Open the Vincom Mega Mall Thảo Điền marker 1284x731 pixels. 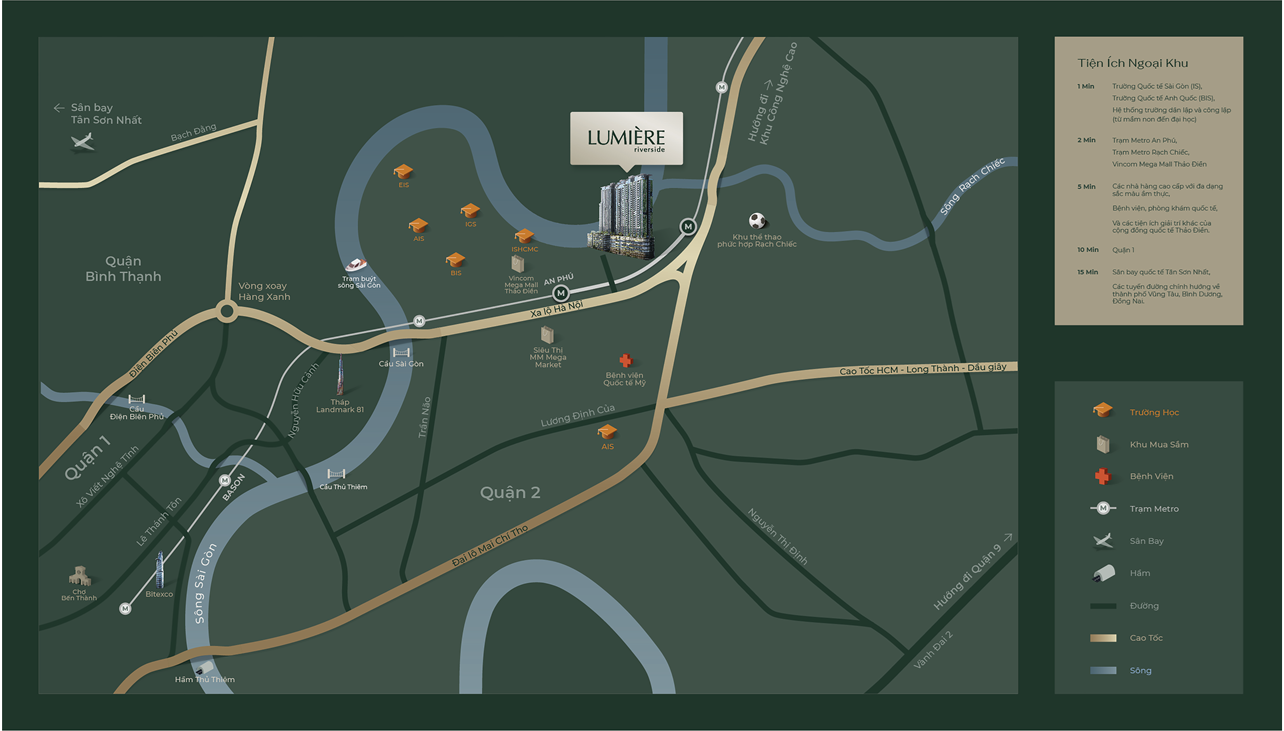(517, 263)
